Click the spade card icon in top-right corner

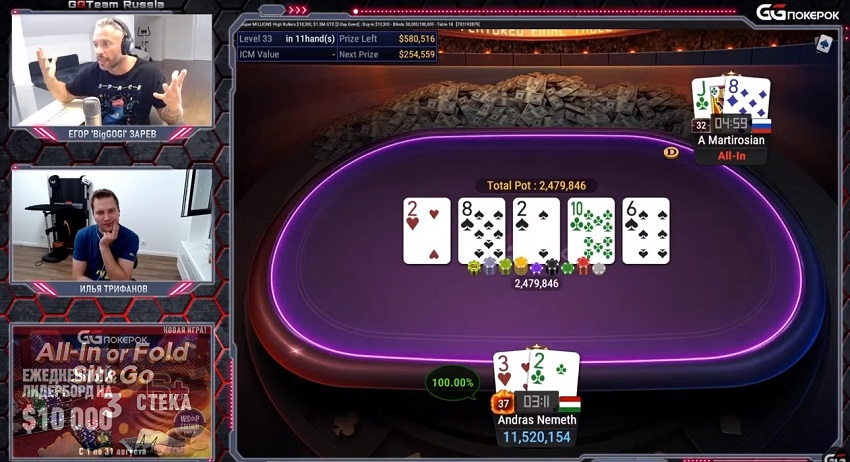[x=824, y=44]
